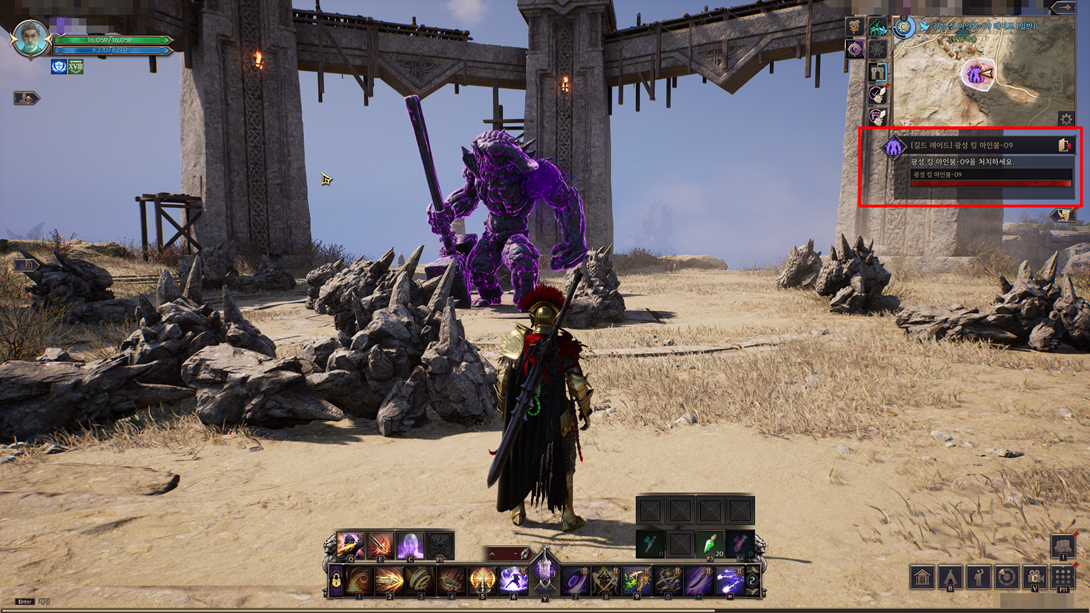Screen dimensions: 1090x613
Task: Open the tent camp icon
Action: (950, 578)
